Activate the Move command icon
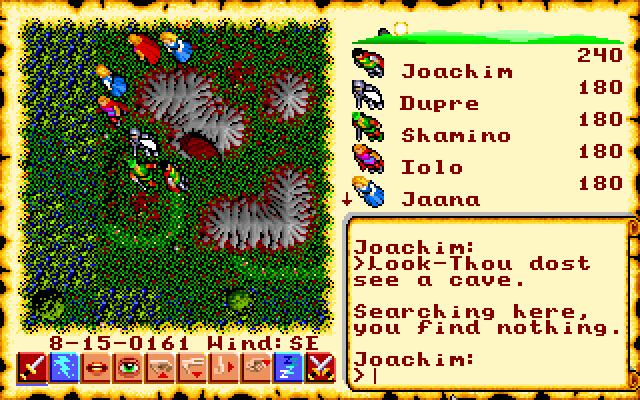The width and height of the screenshot is (640, 400). [224, 370]
